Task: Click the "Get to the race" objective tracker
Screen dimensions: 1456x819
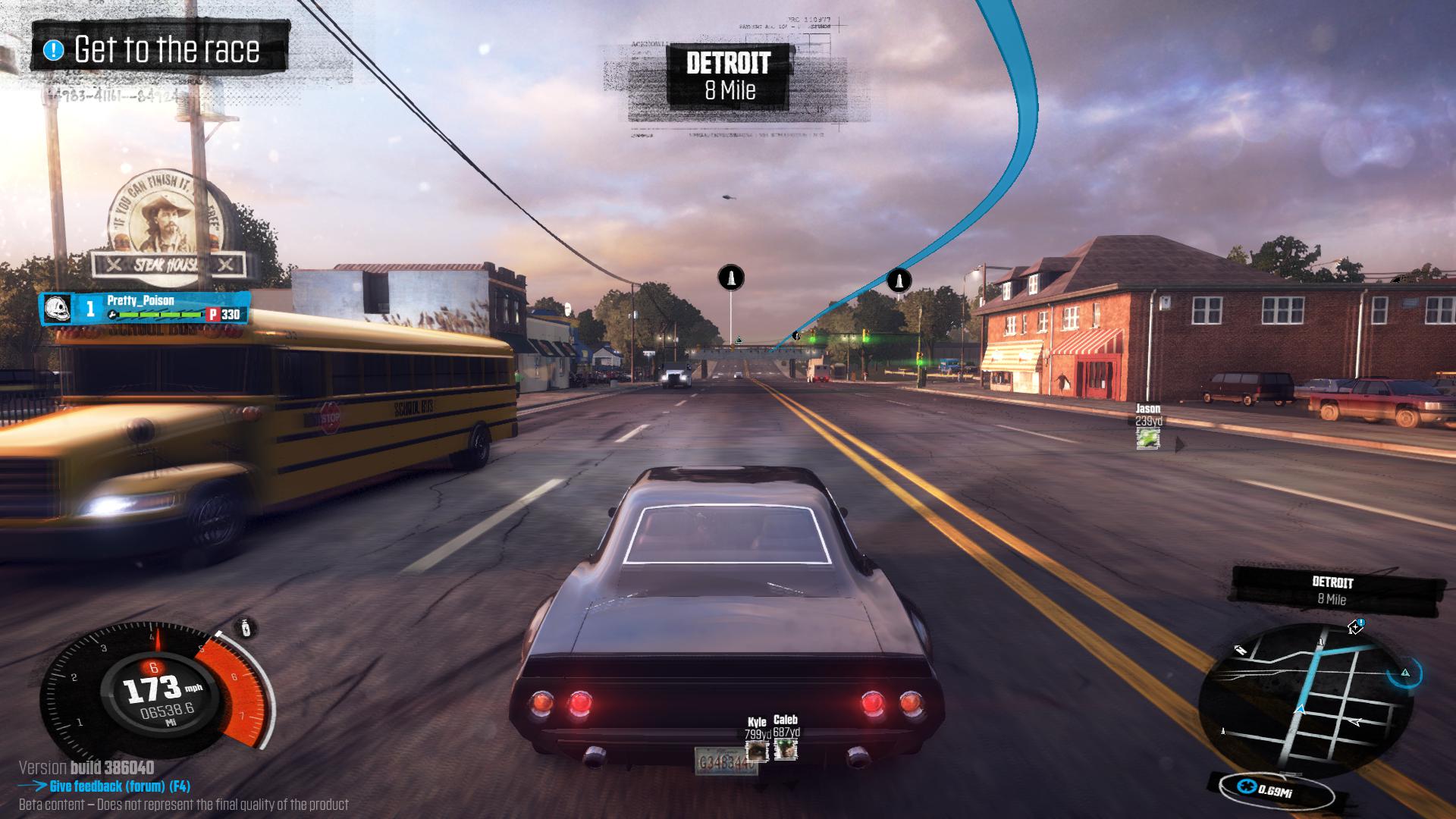Action: (x=158, y=50)
